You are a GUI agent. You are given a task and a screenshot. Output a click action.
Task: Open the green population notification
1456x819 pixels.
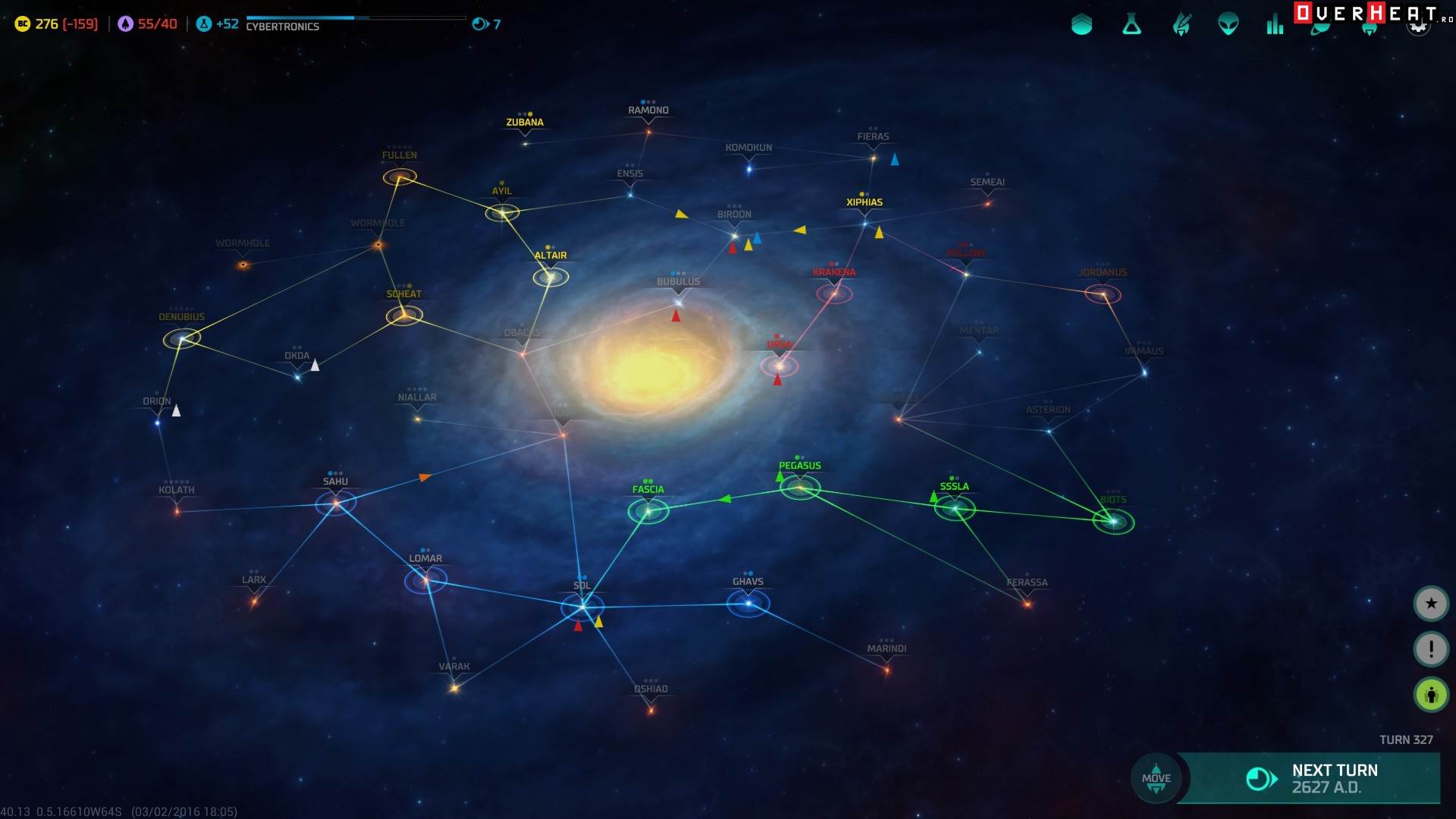[x=1431, y=695]
